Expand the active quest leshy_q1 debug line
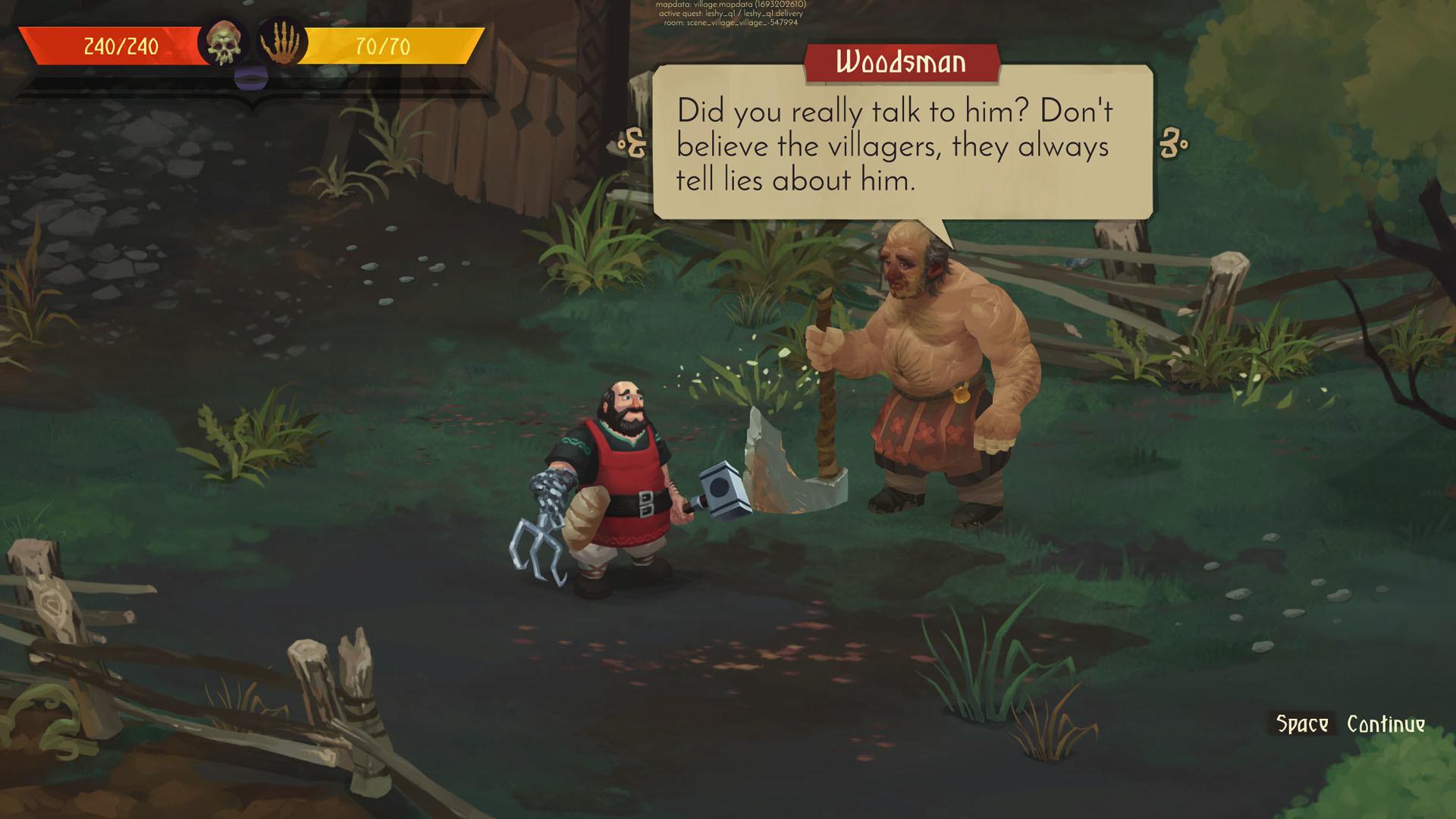Image resolution: width=1456 pixels, height=819 pixels. (730, 13)
